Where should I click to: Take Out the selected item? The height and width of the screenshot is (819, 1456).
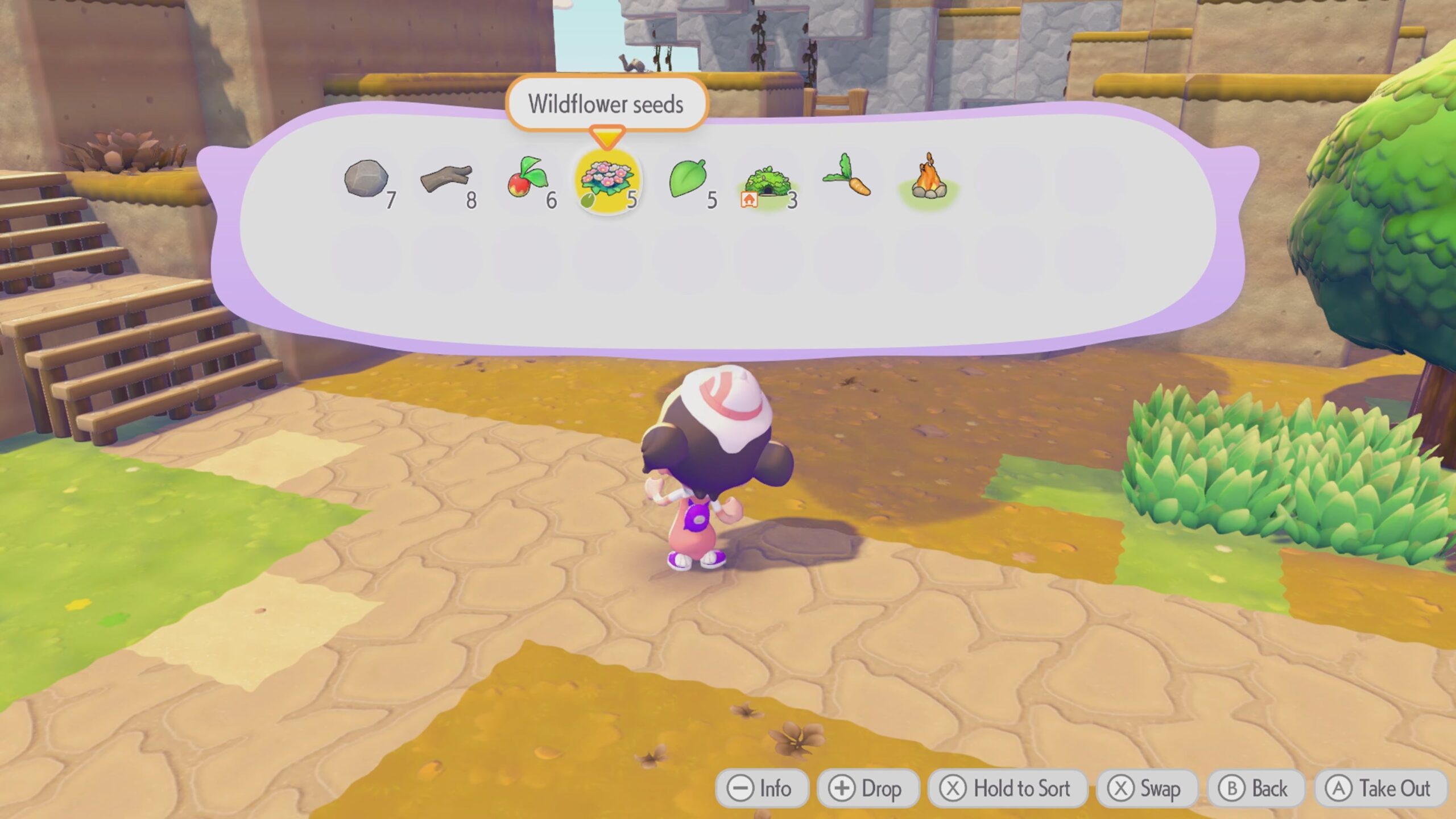click(1379, 789)
